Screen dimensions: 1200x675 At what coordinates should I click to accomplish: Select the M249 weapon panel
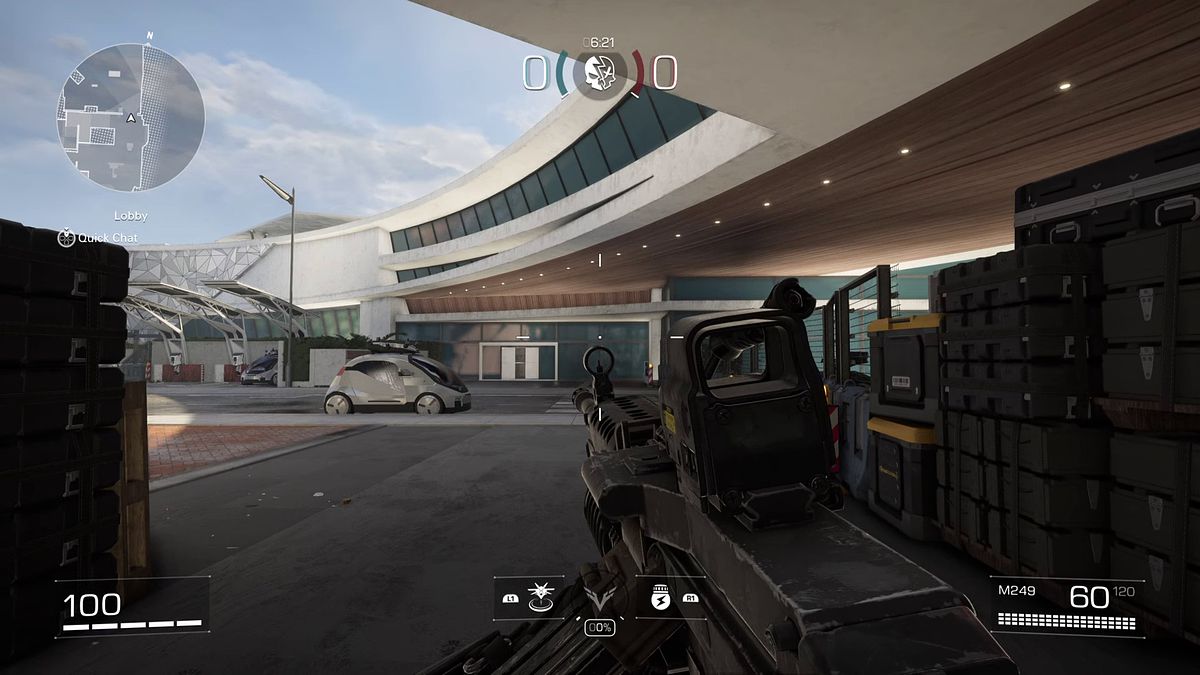[x=1066, y=606]
